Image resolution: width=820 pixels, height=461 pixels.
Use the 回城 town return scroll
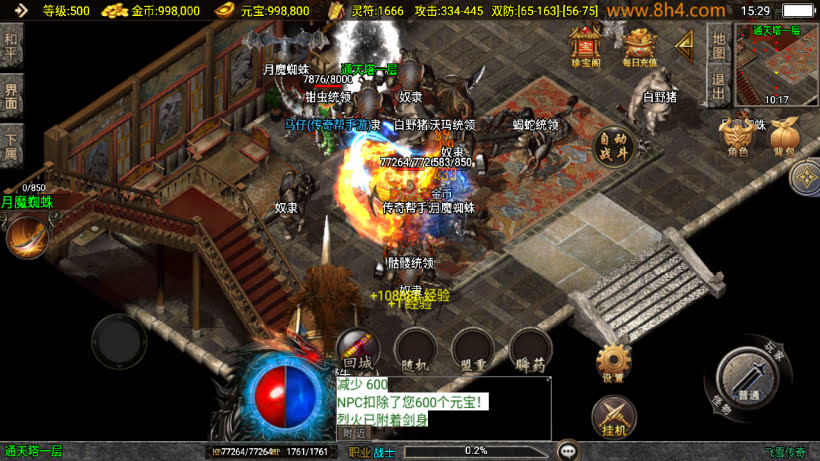(x=357, y=350)
